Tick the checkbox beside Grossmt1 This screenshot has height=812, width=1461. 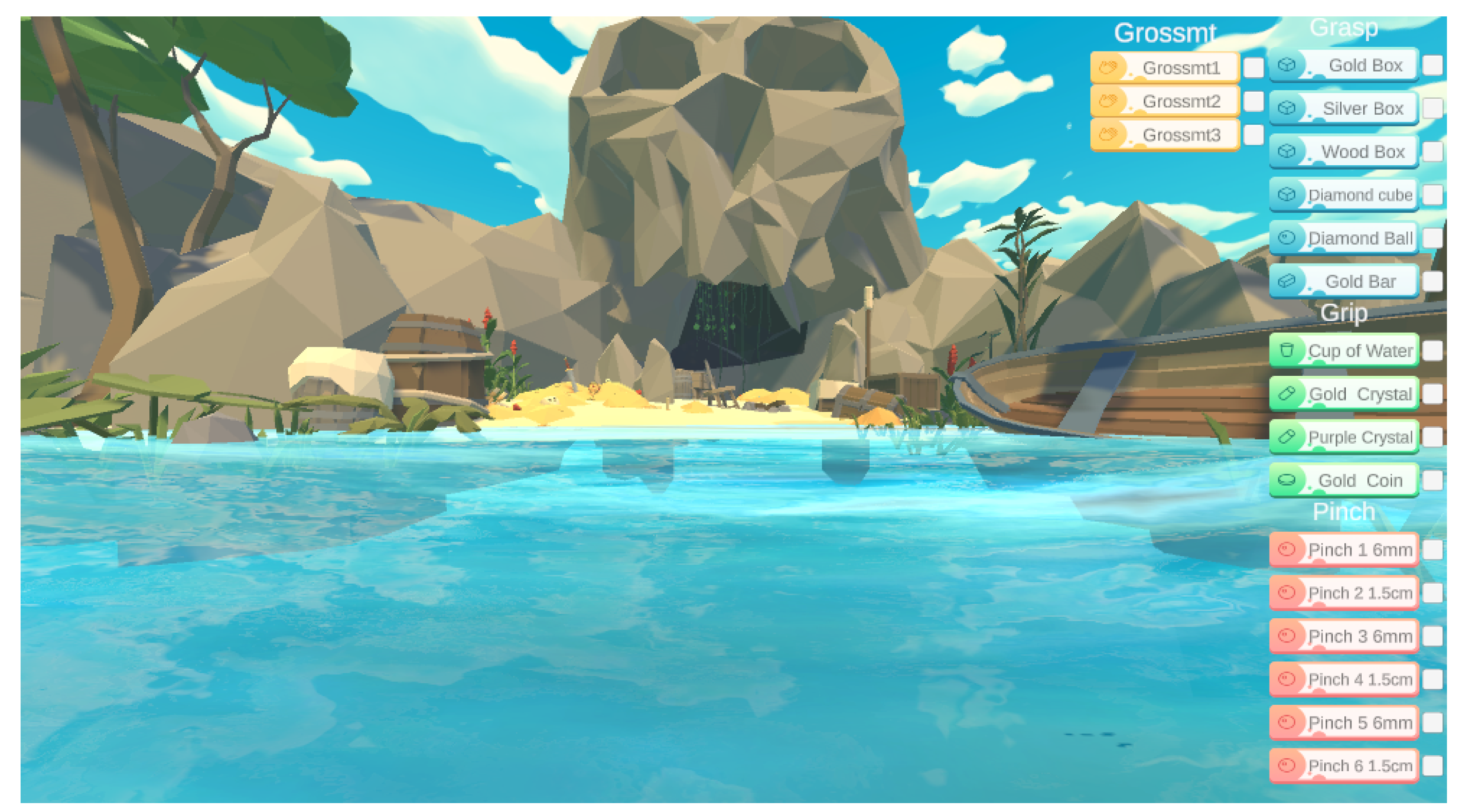pyautogui.click(x=1253, y=67)
